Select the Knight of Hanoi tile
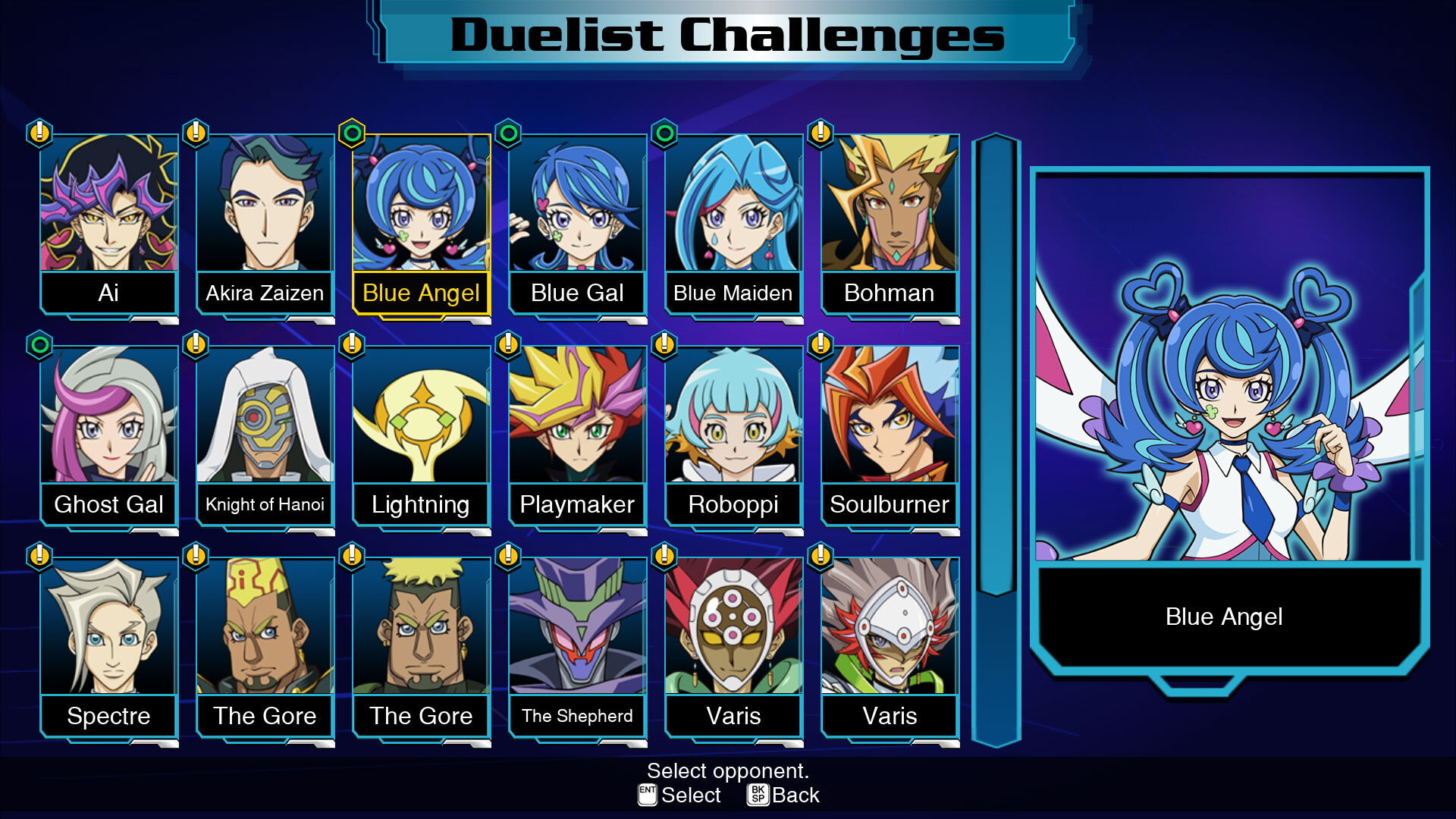This screenshot has width=1456, height=819. [265, 435]
